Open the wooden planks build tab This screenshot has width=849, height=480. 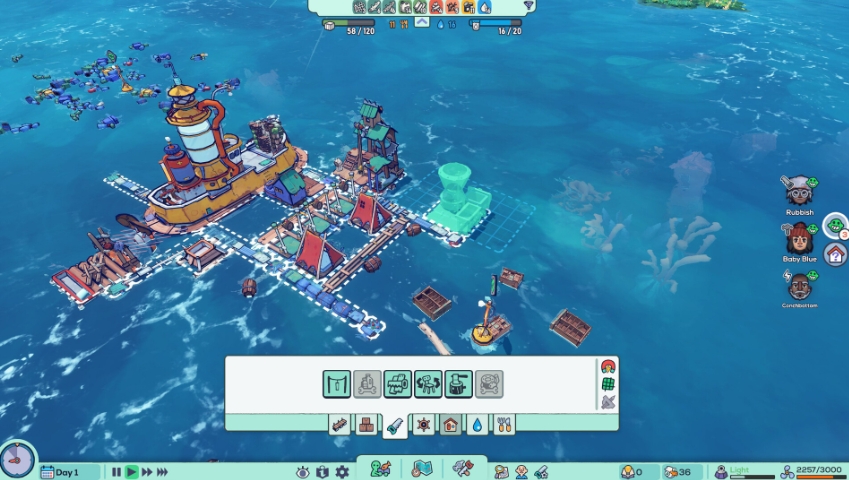[x=341, y=425]
